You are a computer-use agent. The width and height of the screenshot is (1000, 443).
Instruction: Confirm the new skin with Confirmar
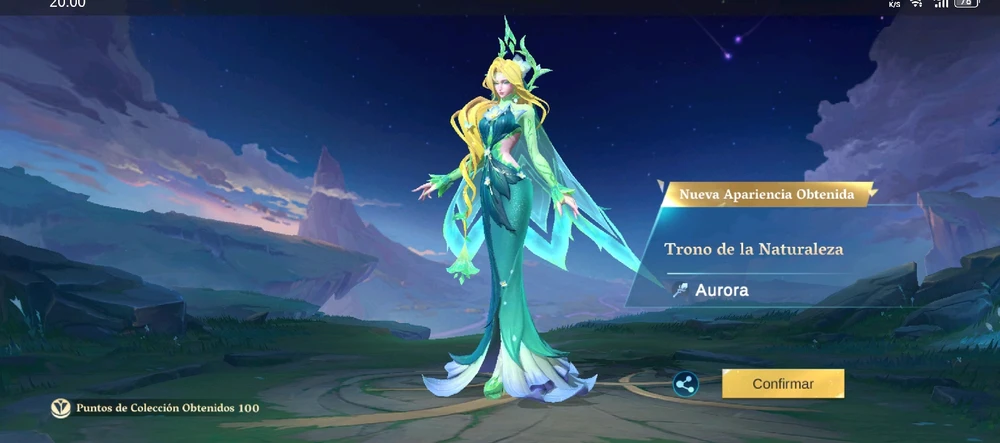pyautogui.click(x=783, y=383)
